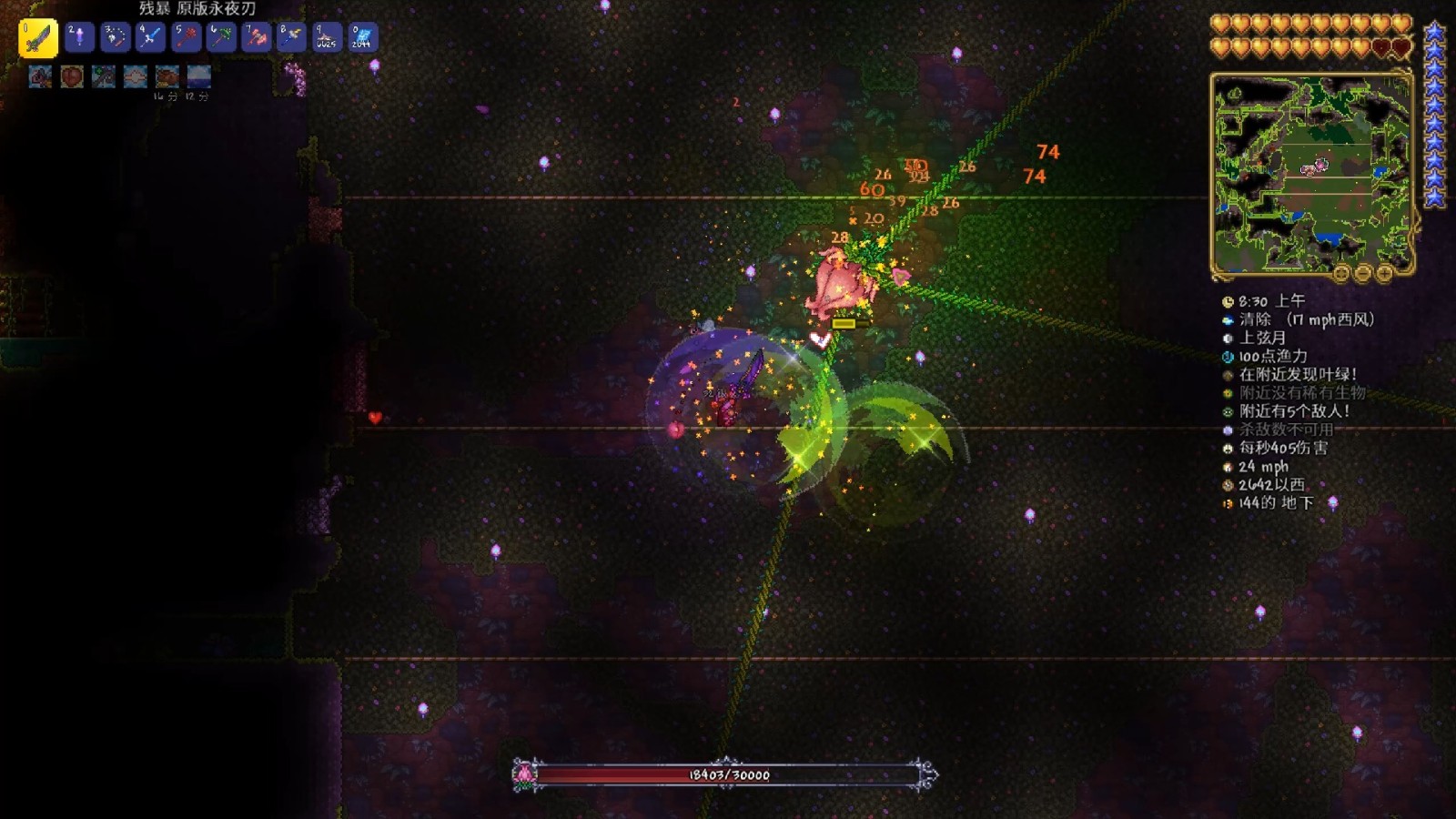The width and height of the screenshot is (1456, 819).
Task: Select the red staff in hotbar slot 5
Action: [186, 37]
